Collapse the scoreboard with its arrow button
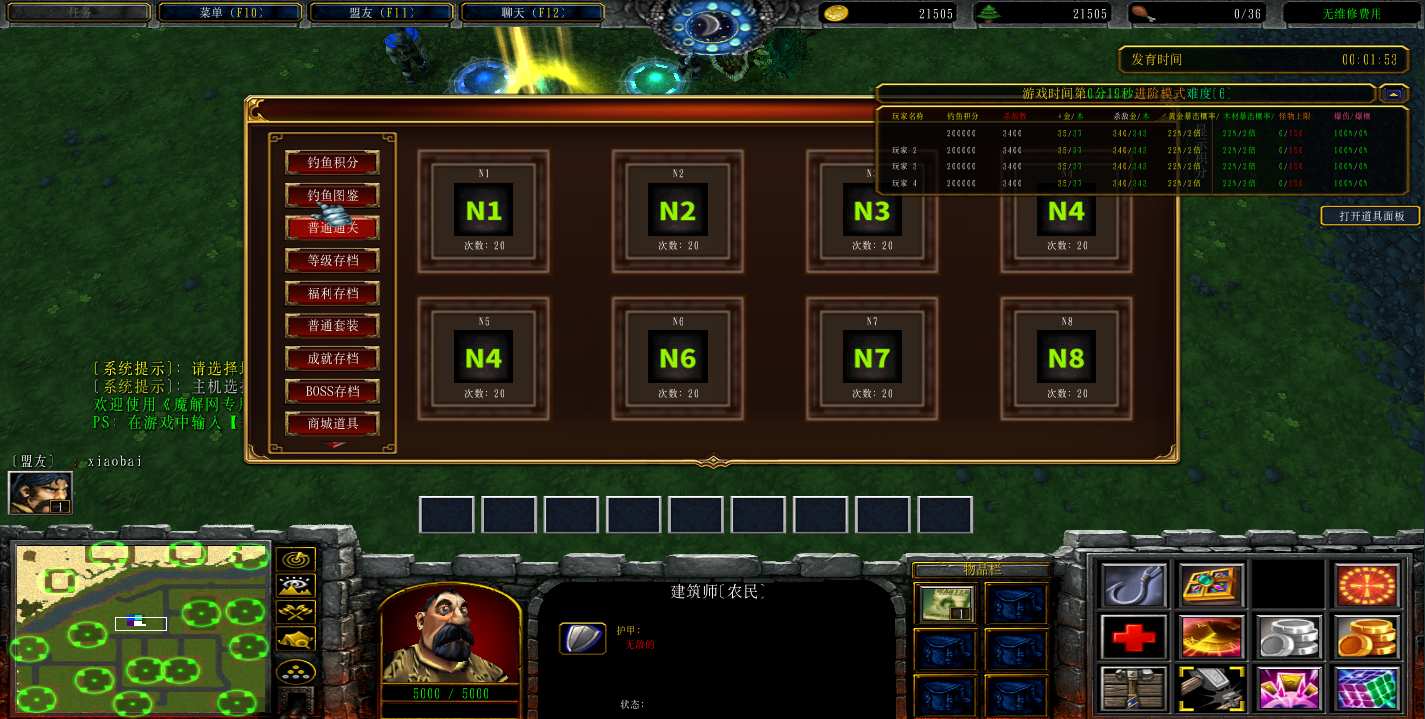 [x=1393, y=93]
